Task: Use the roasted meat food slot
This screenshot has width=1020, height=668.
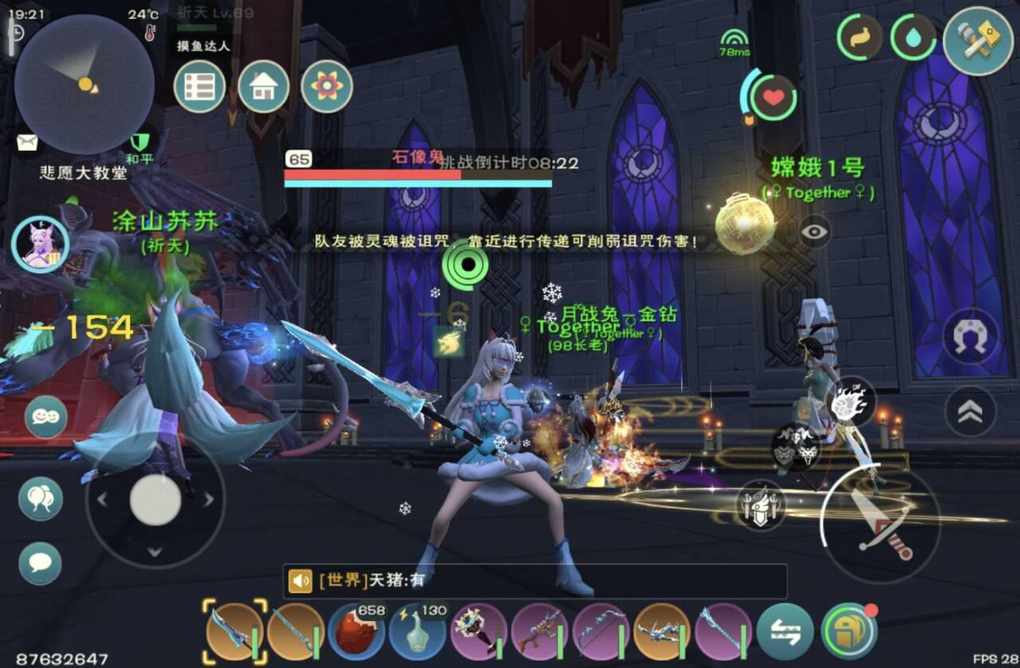Action: 356,632
